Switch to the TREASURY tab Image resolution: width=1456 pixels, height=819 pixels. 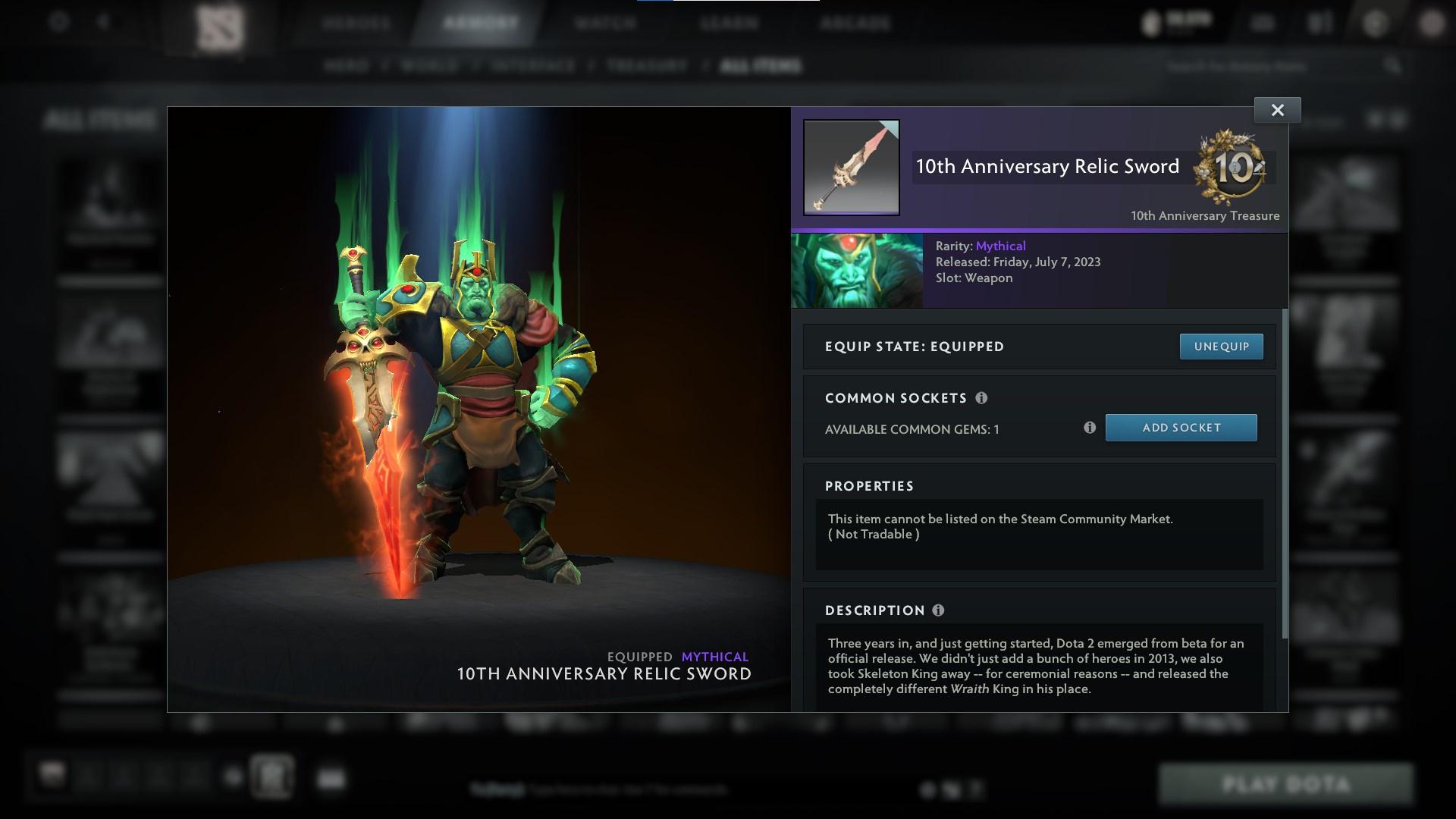[x=644, y=66]
